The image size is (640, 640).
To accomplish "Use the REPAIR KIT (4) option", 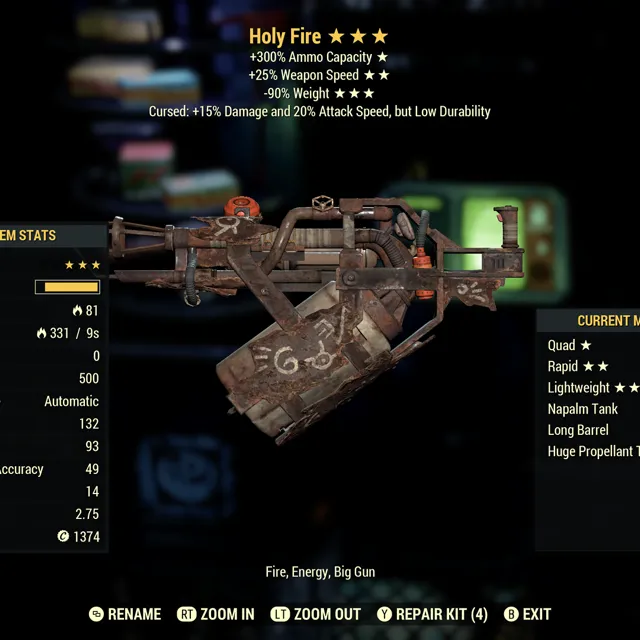I will [432, 614].
